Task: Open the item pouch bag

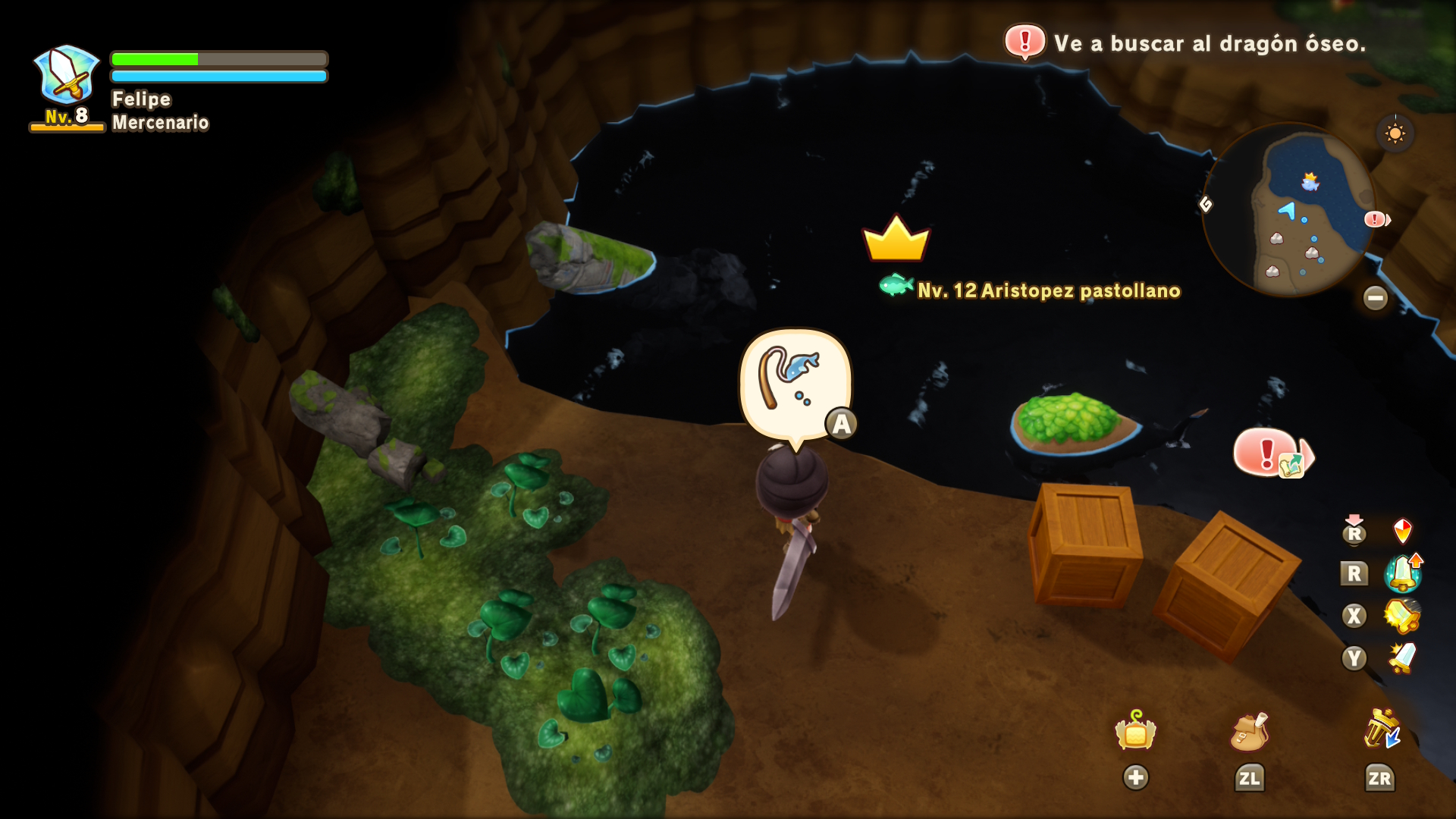Action: pos(1249,733)
